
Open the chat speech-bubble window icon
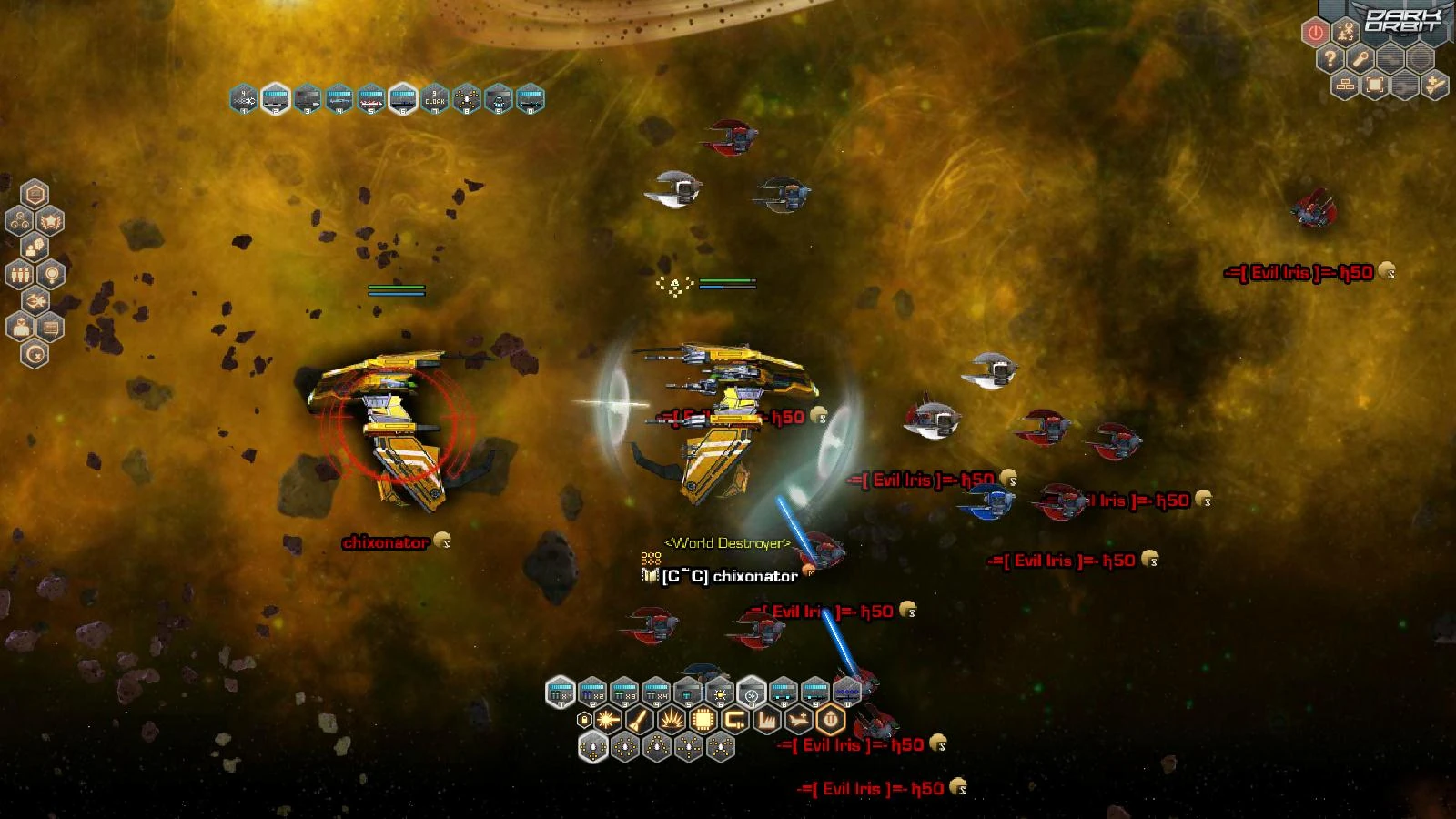click(x=50, y=327)
